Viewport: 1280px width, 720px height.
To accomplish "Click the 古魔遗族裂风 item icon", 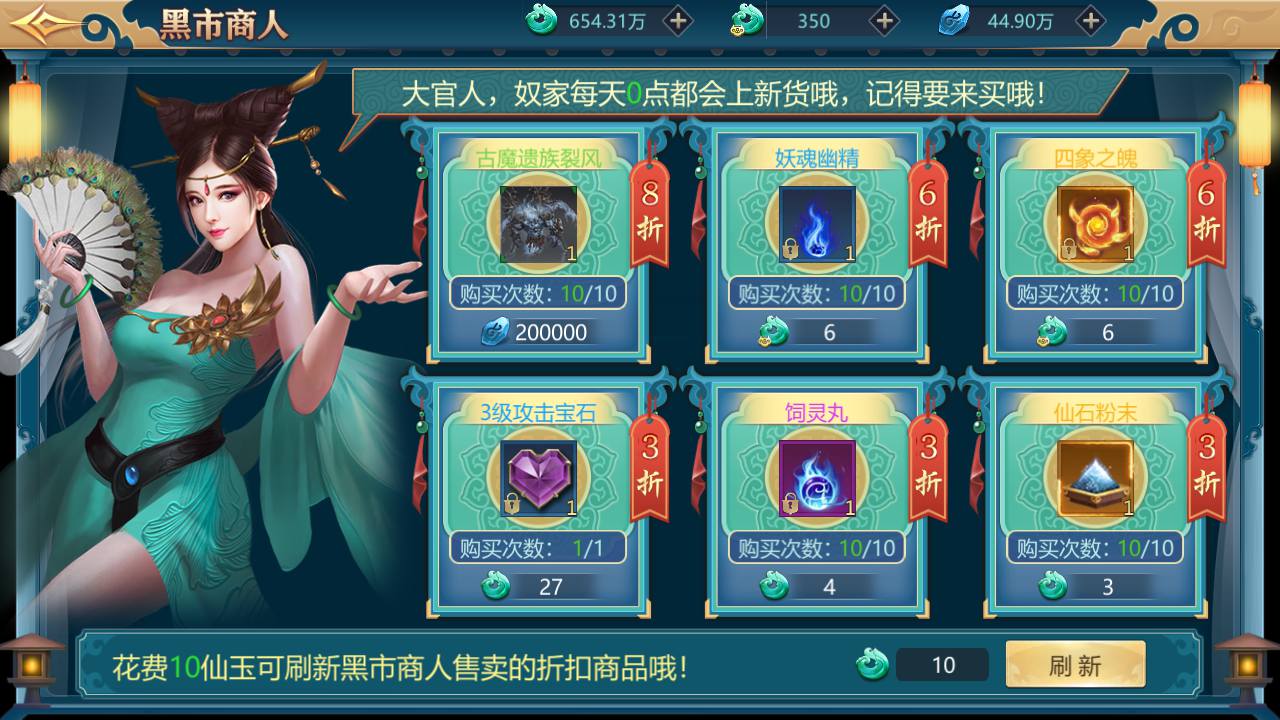I will (538, 224).
